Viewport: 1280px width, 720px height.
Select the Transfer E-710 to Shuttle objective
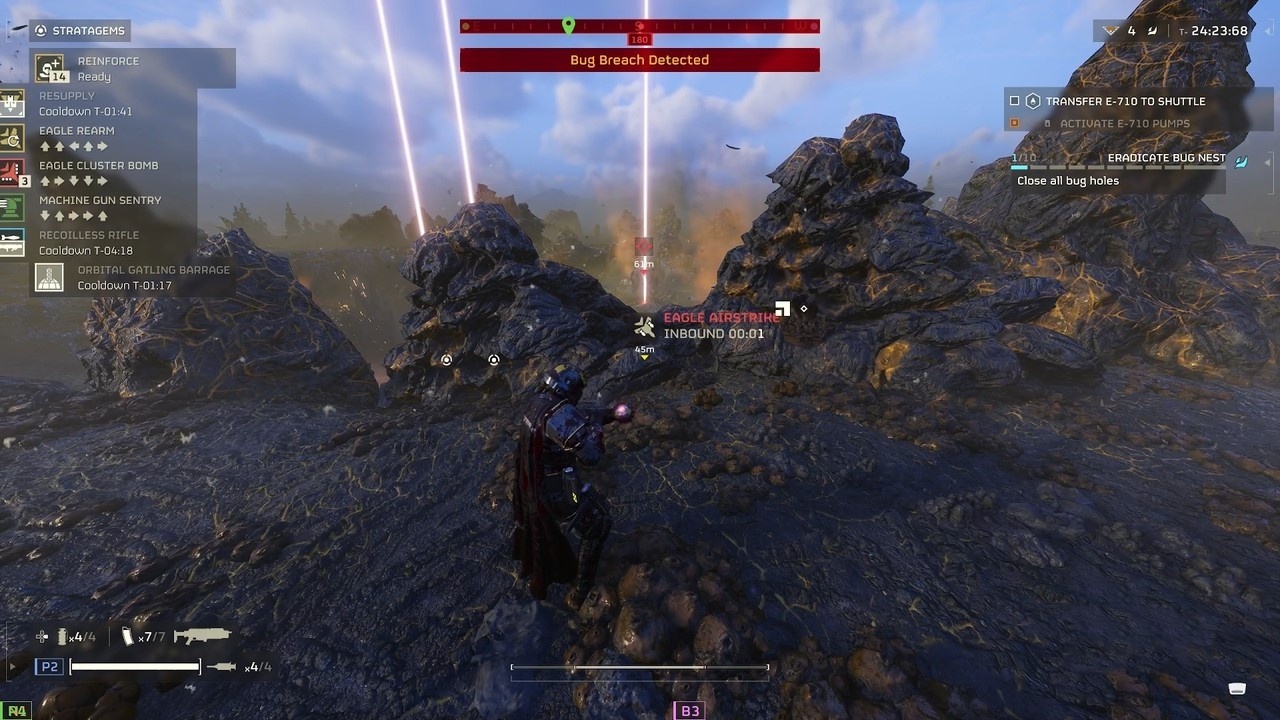[1125, 101]
